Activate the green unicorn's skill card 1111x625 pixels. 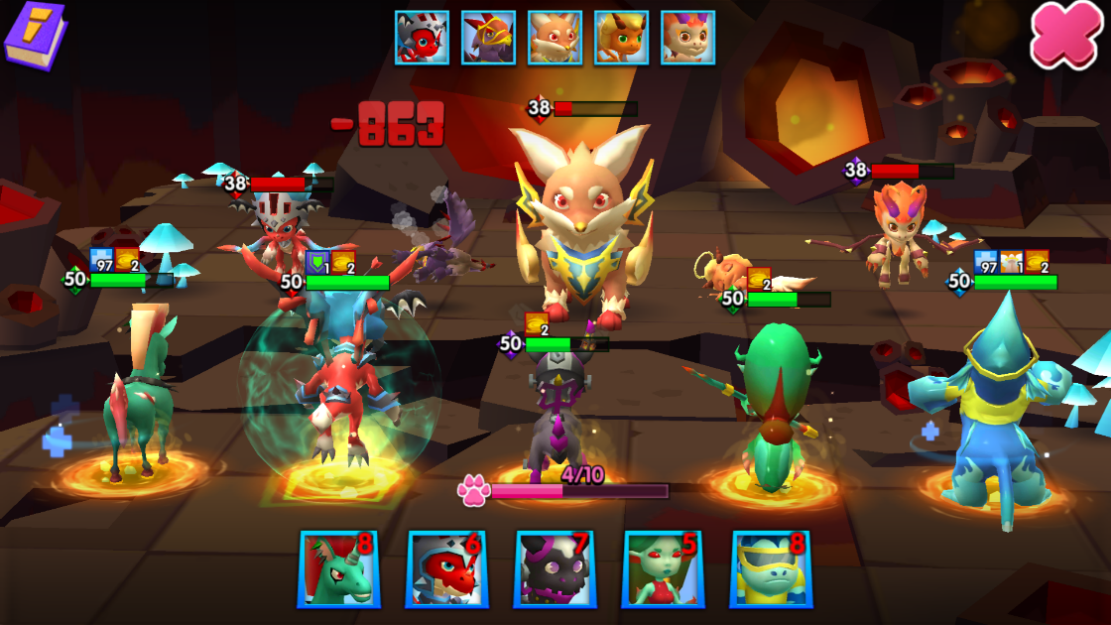click(x=339, y=569)
